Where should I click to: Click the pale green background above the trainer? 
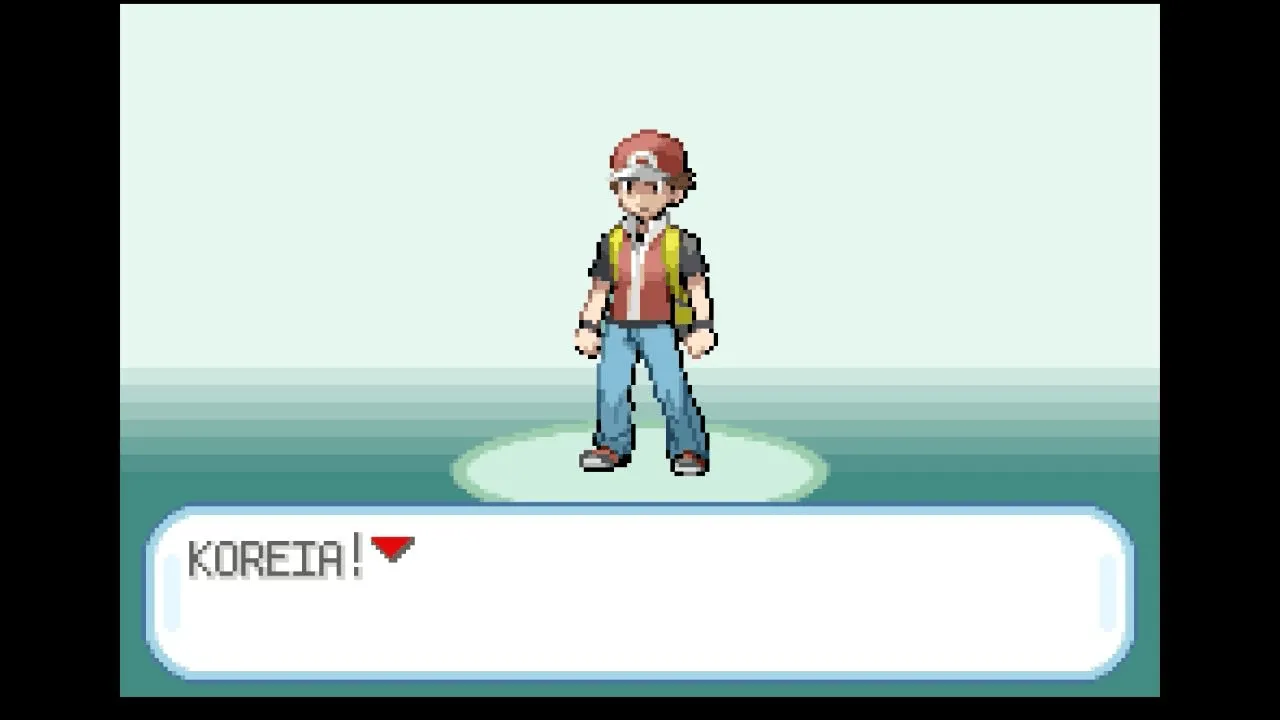point(640,70)
